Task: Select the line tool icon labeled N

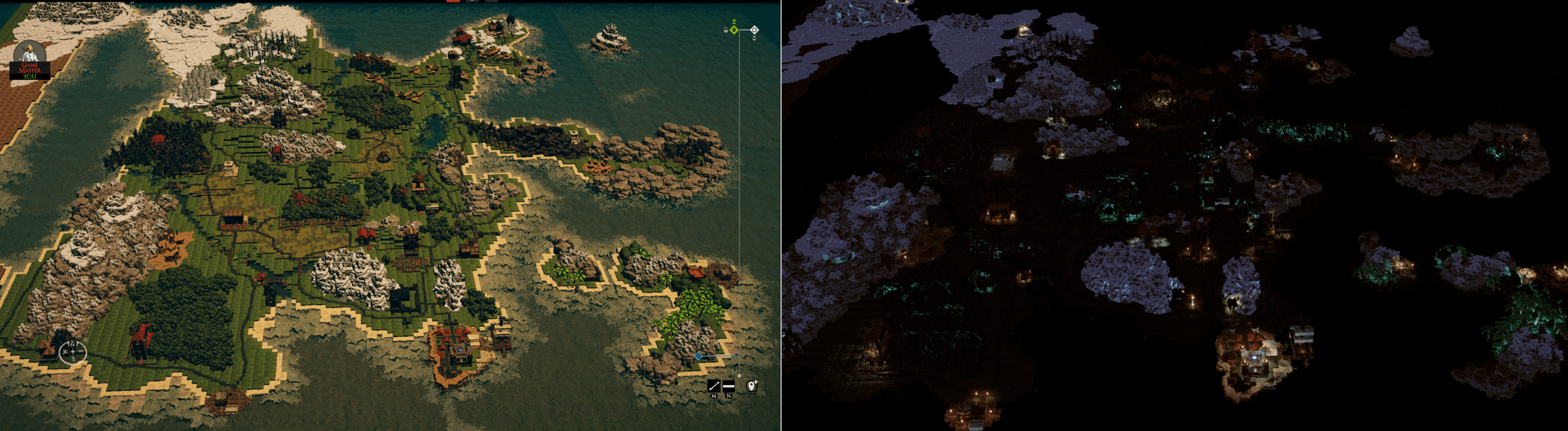Action: [x=728, y=386]
